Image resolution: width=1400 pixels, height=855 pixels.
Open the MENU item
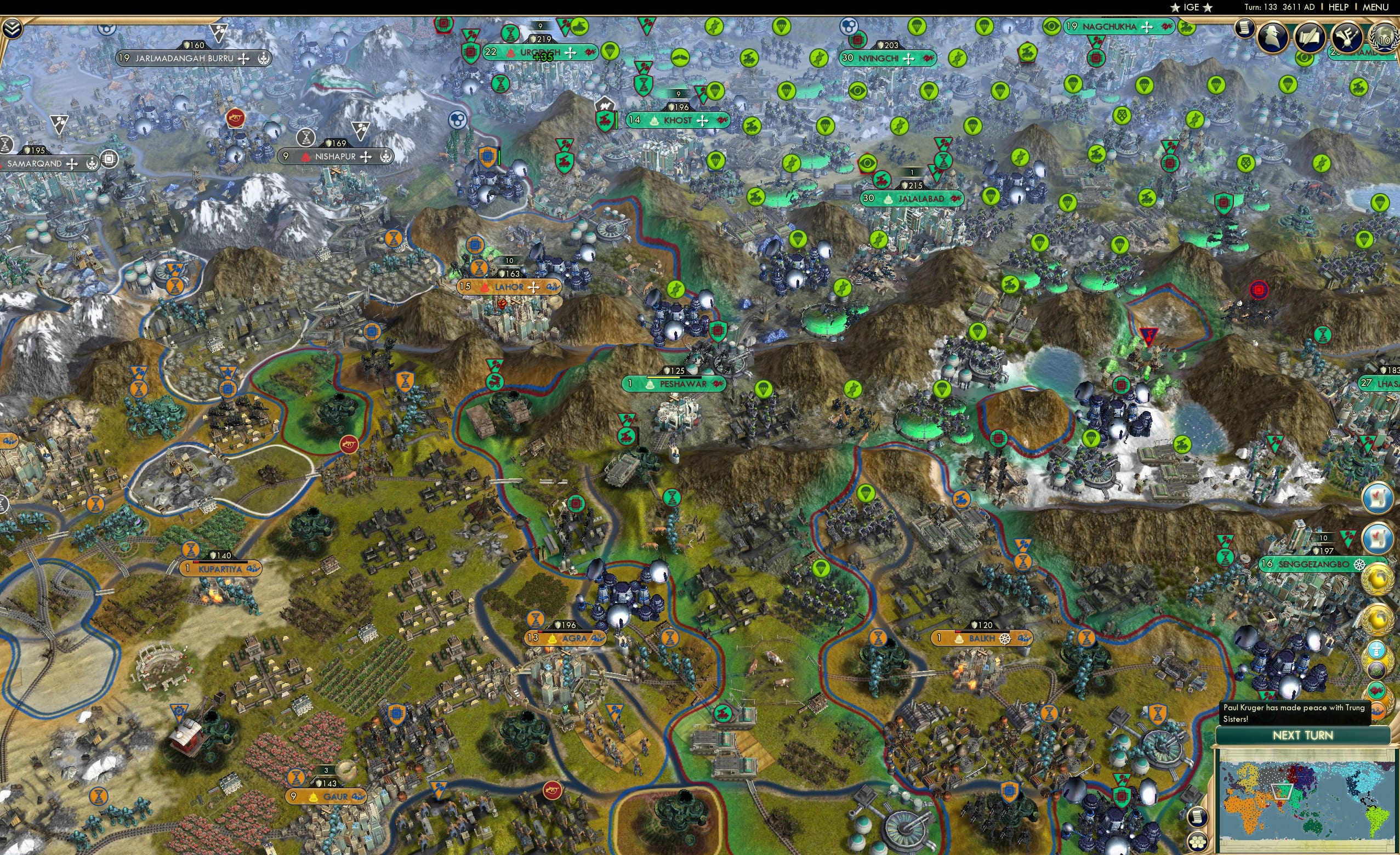(1374, 7)
